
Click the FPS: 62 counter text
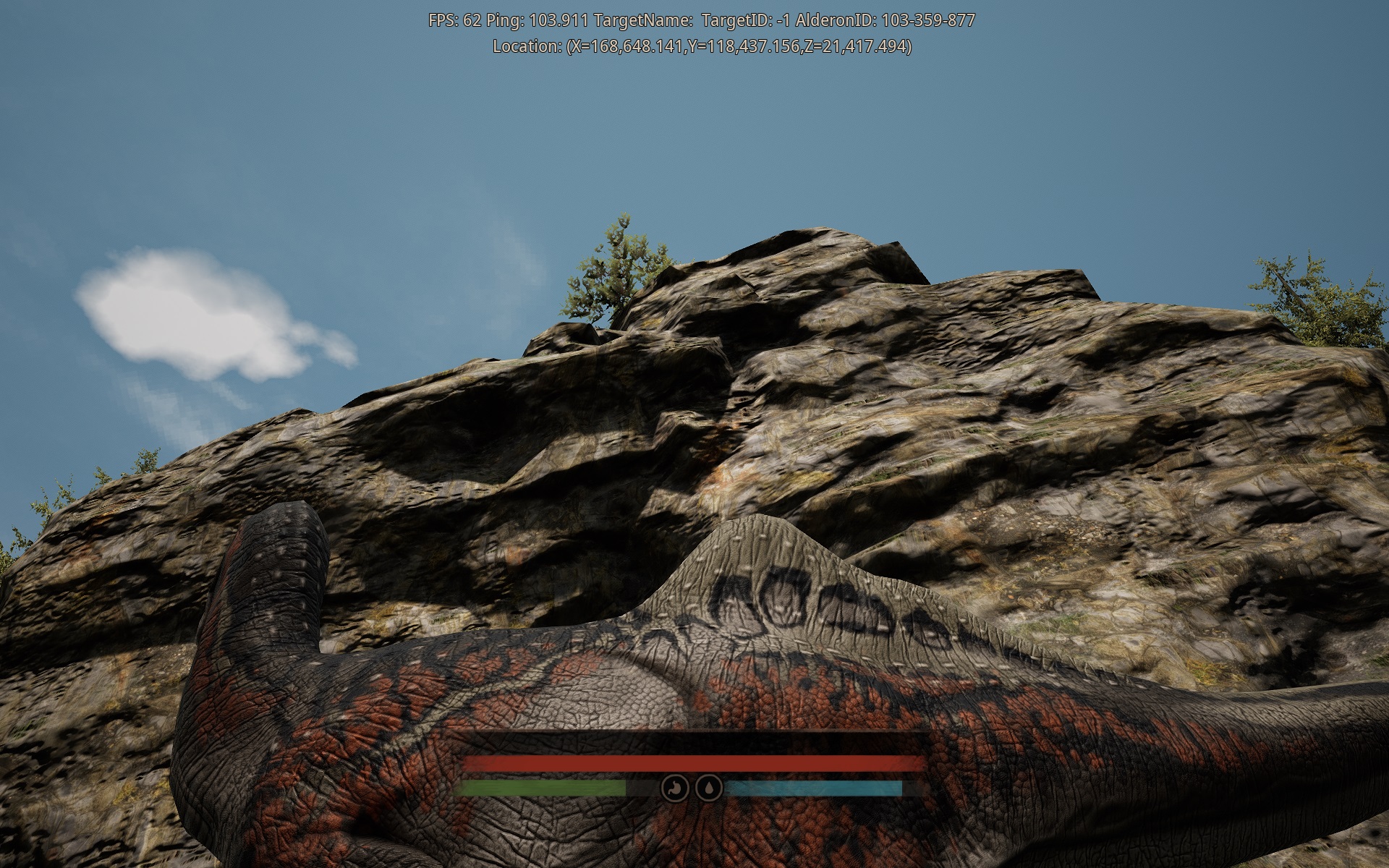(455, 20)
